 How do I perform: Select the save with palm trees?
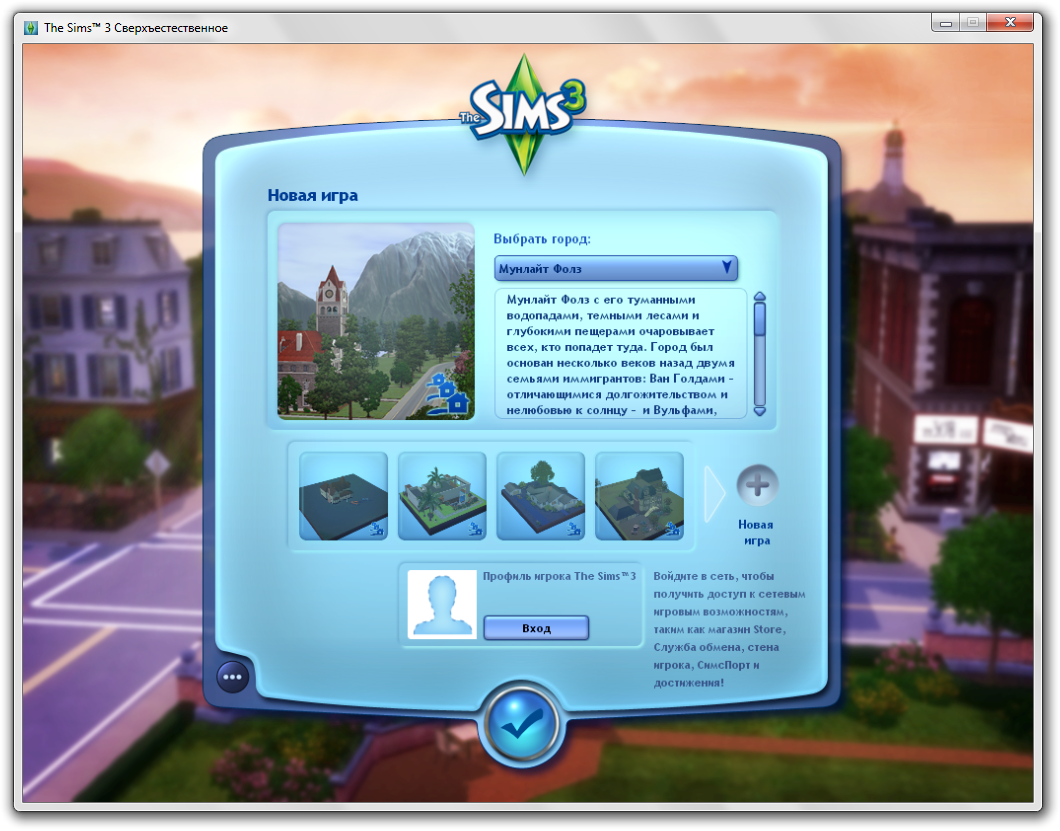tap(442, 496)
